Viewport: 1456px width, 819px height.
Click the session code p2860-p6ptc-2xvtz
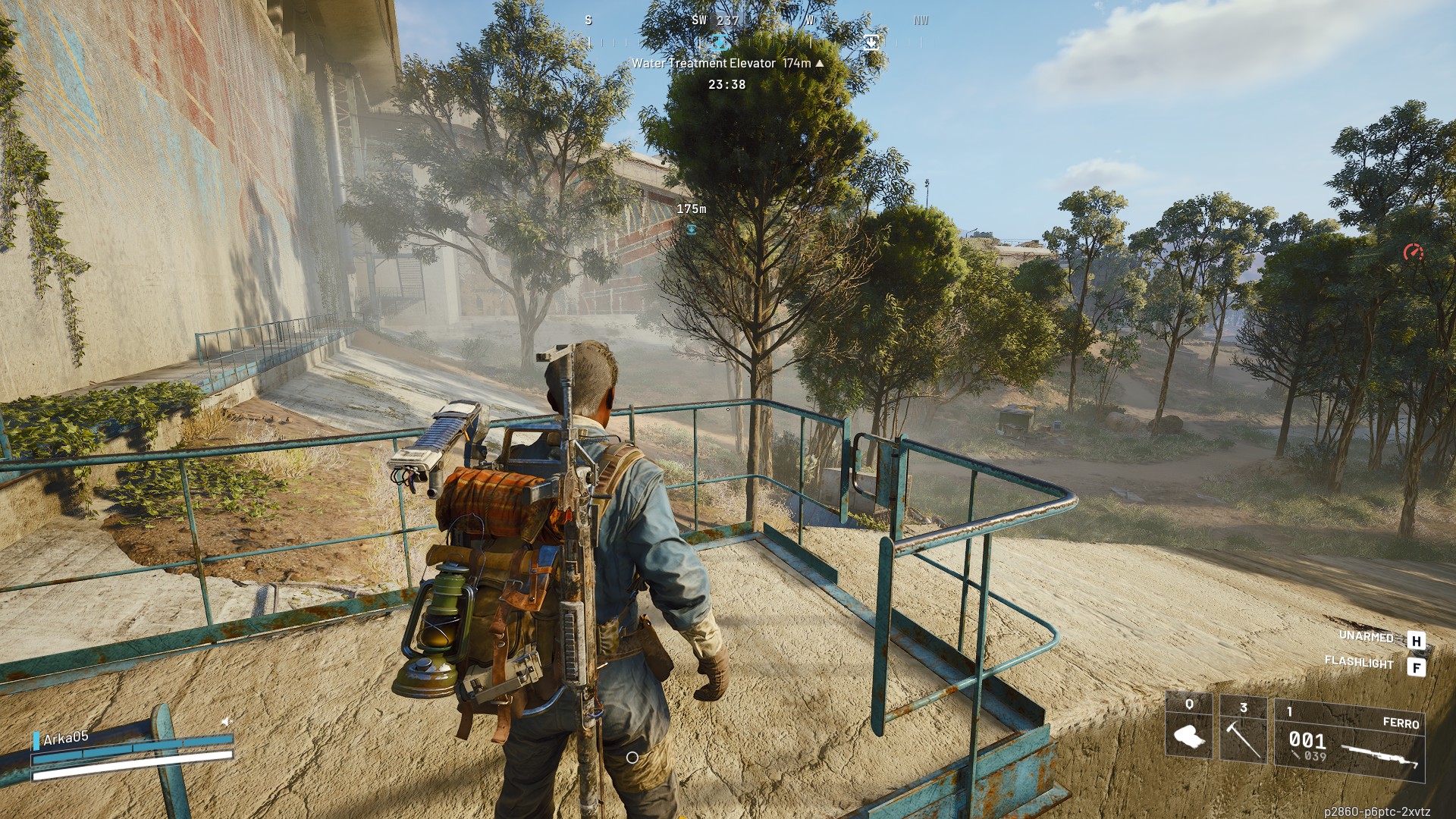[1378, 810]
